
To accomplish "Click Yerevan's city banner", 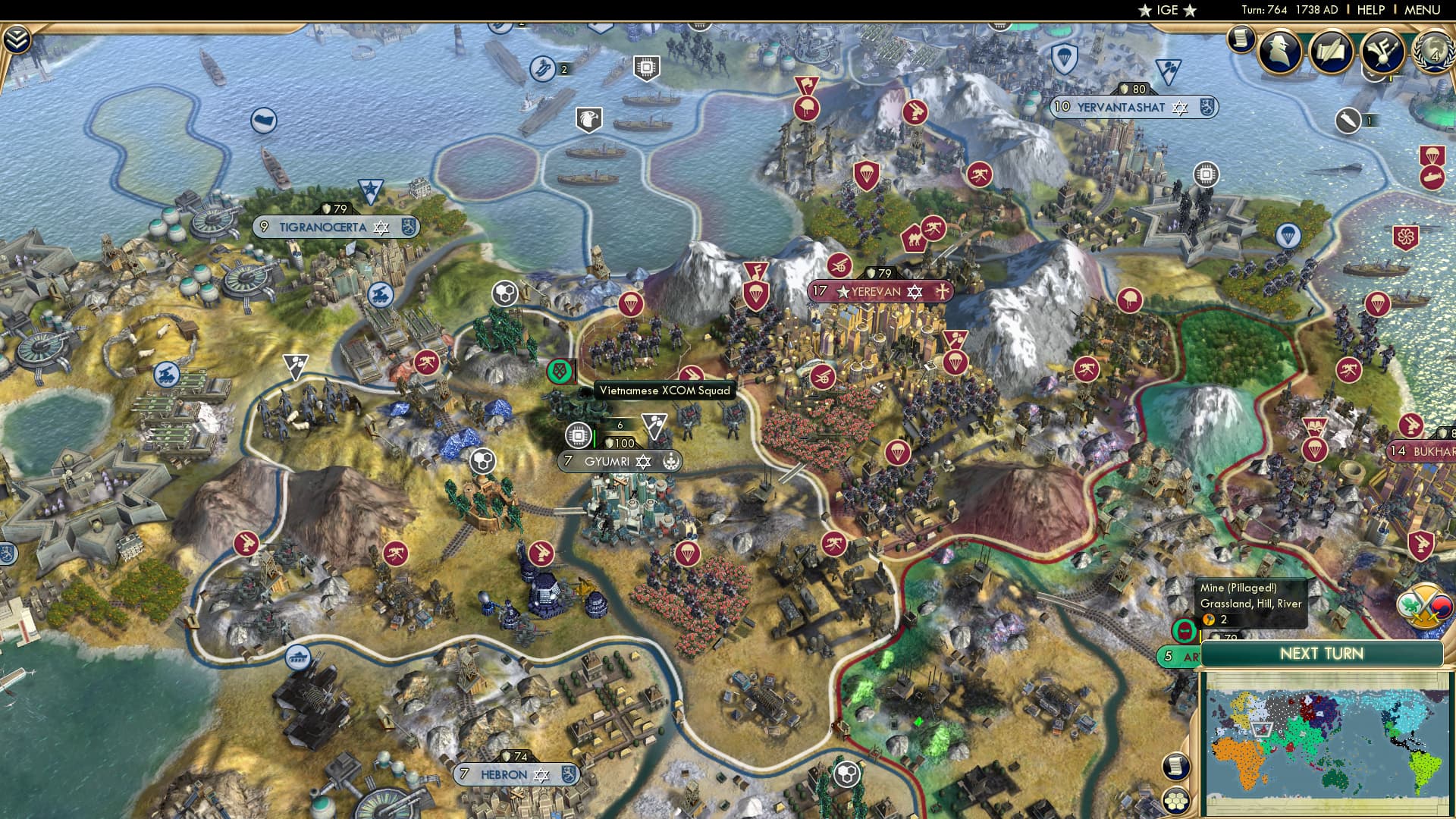I will click(x=880, y=290).
